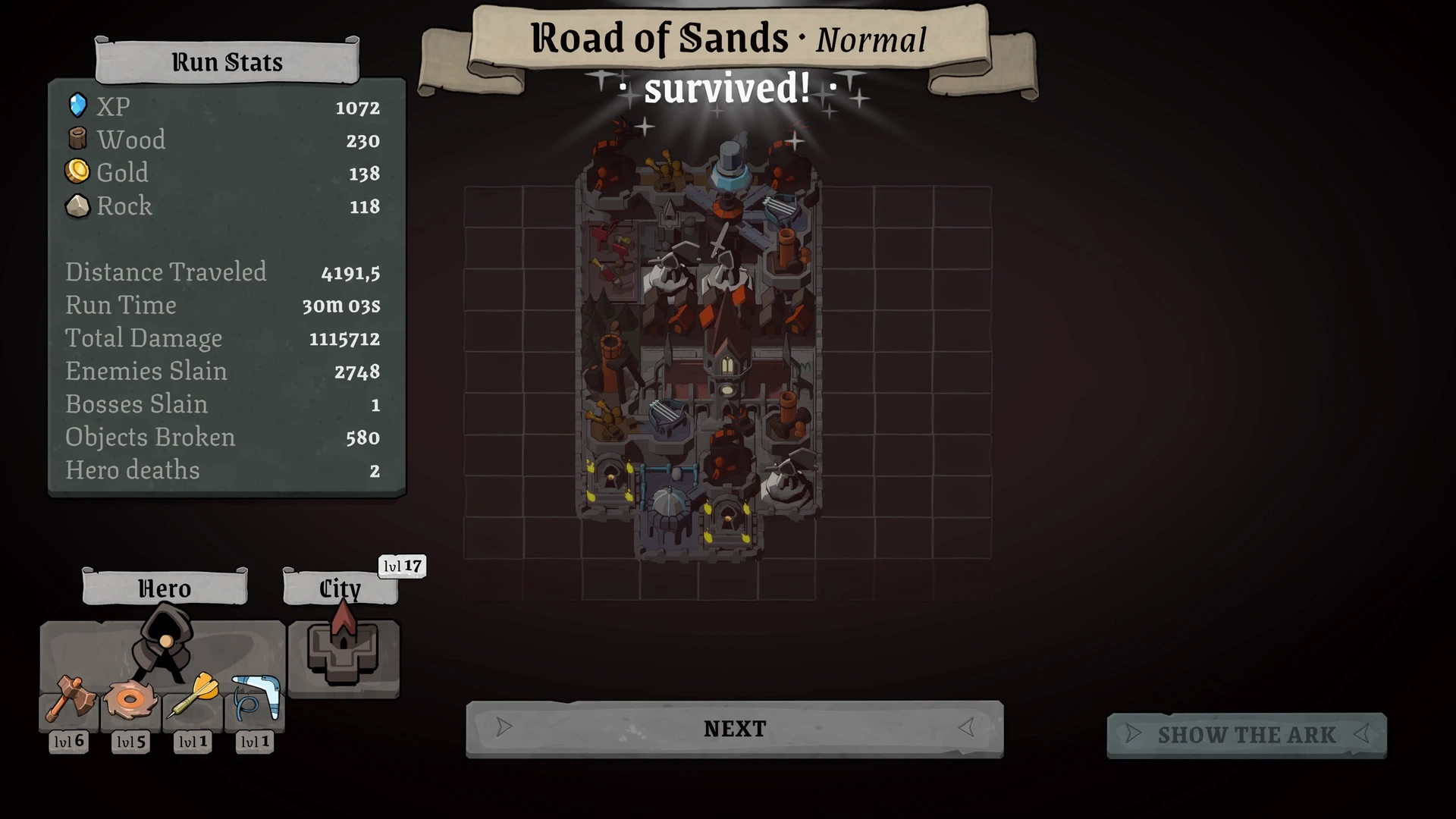Open the City castle icon
1456x819 pixels.
(343, 651)
